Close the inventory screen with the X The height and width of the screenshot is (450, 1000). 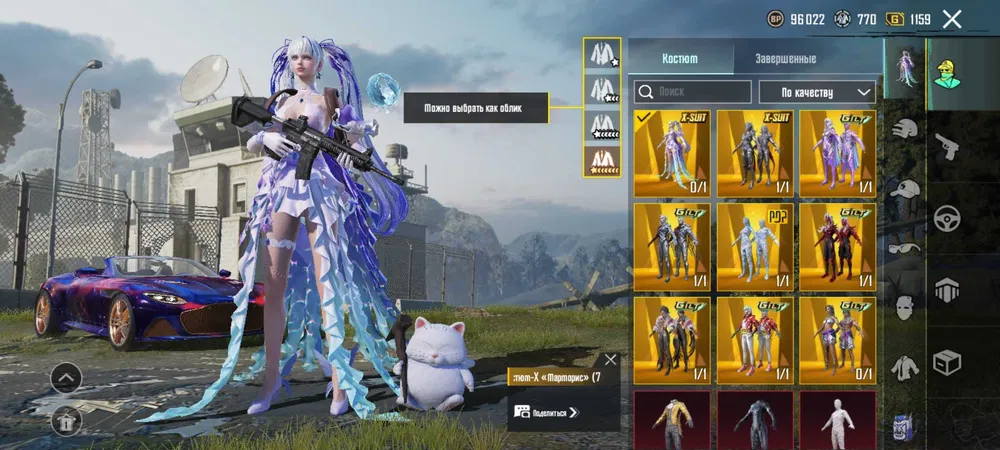[x=952, y=19]
